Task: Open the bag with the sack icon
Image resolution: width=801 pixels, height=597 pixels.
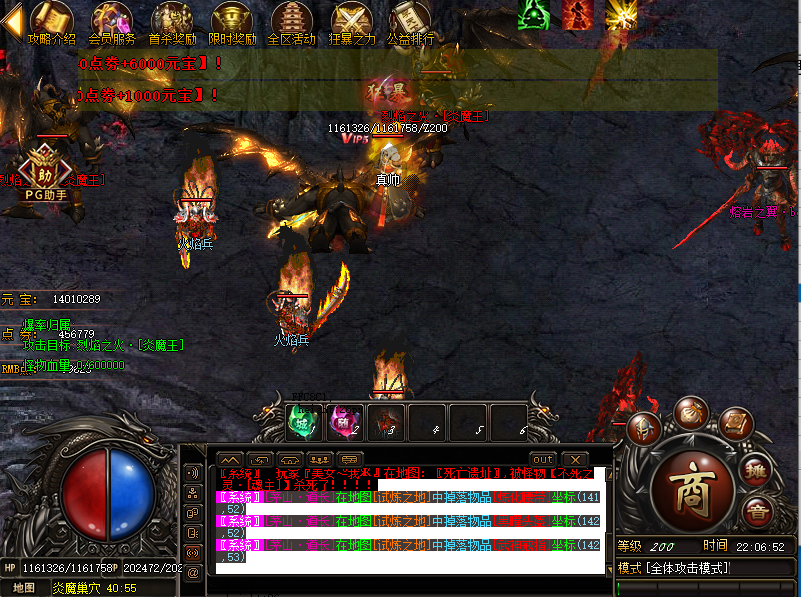Action: pyautogui.click(x=690, y=411)
